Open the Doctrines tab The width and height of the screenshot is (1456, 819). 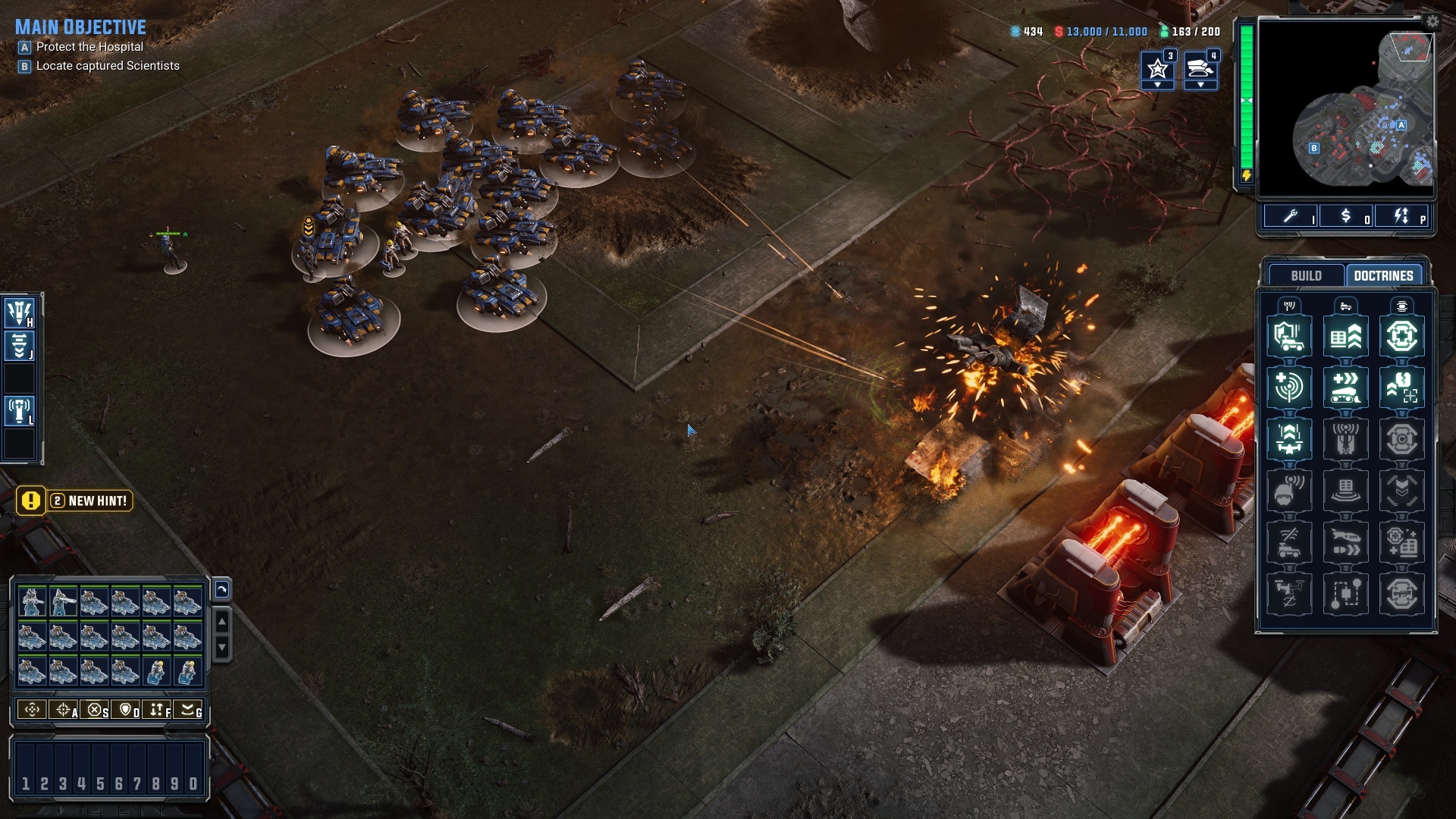[x=1383, y=275]
